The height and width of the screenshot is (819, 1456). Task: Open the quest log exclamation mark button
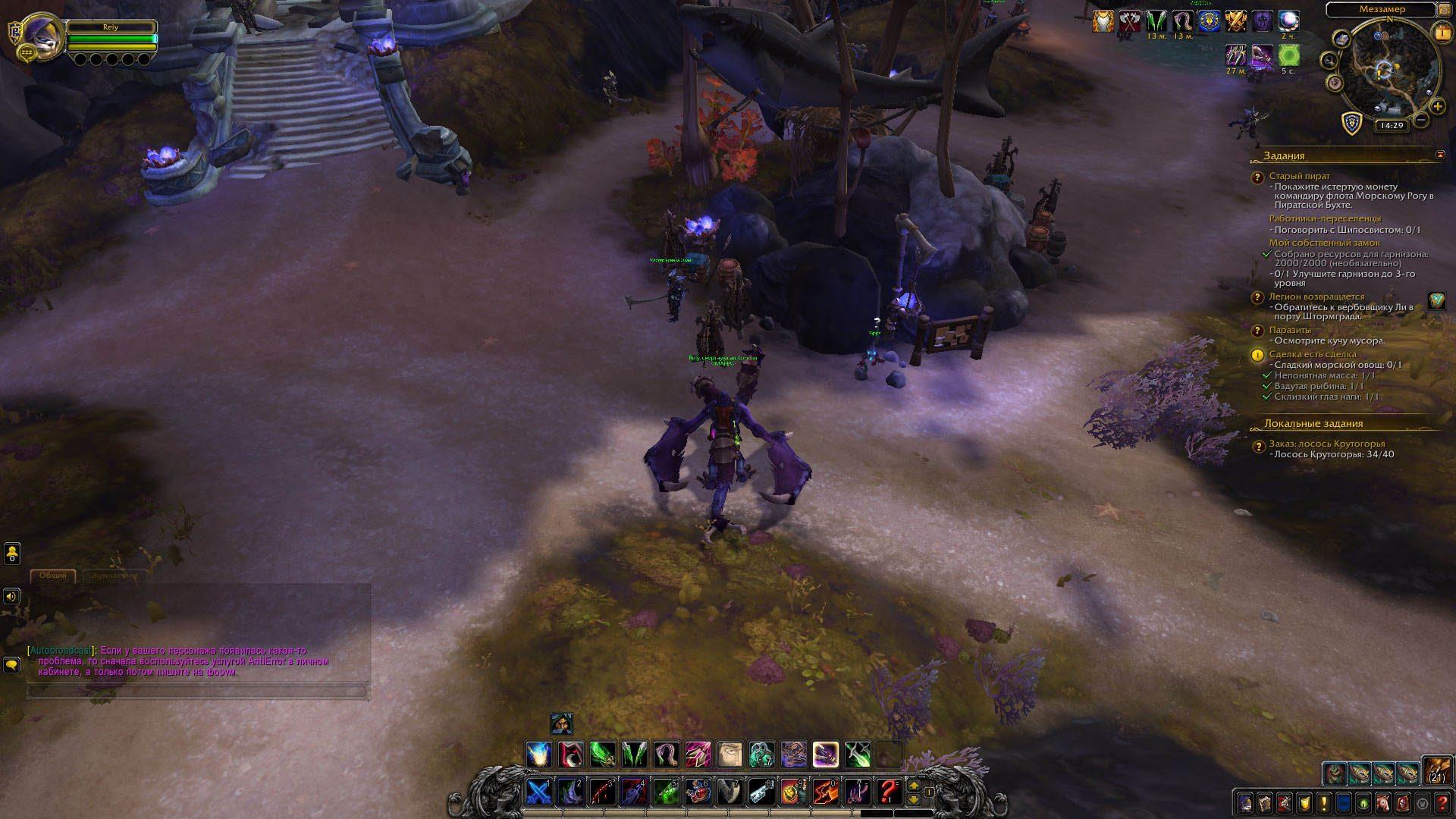[1324, 802]
